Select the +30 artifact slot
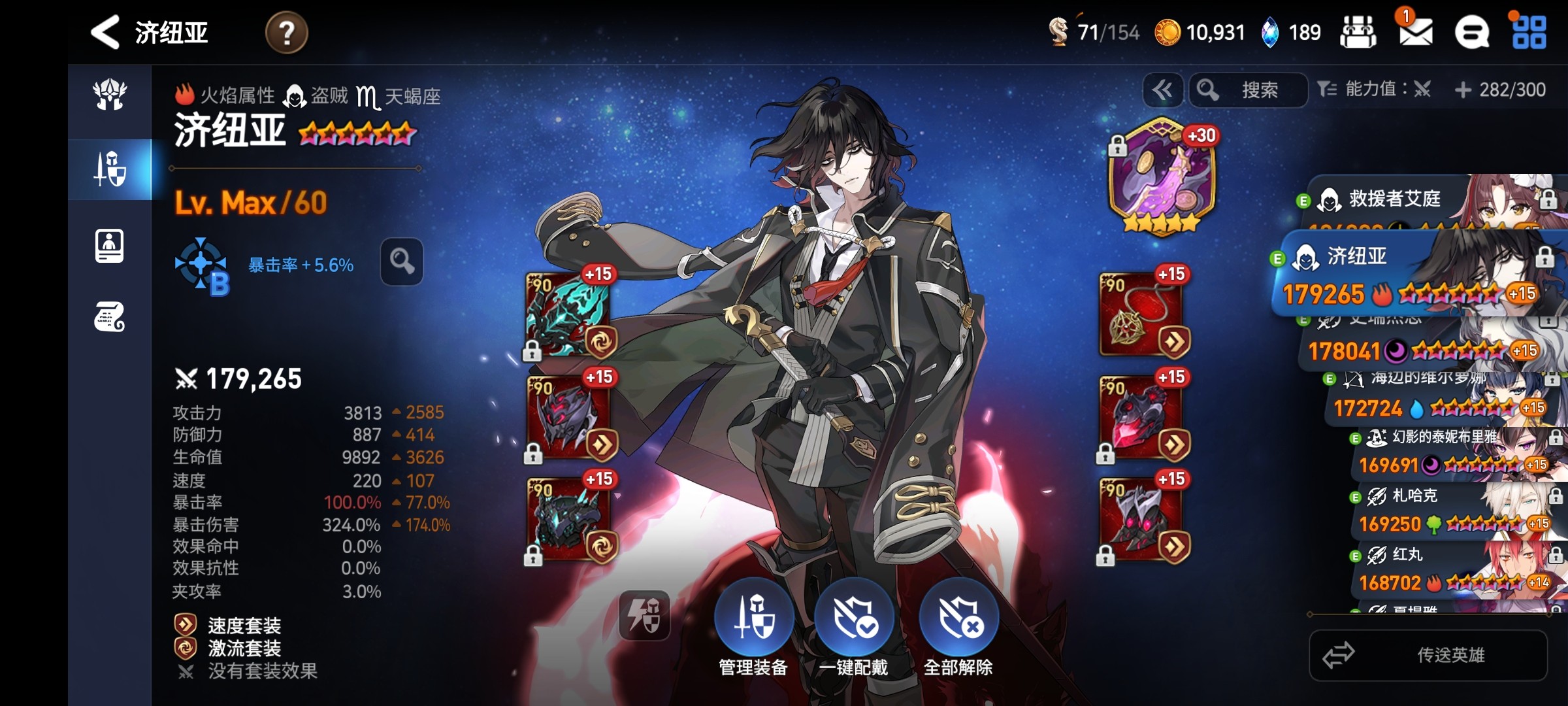The width and height of the screenshot is (1568, 706). coord(1162,175)
